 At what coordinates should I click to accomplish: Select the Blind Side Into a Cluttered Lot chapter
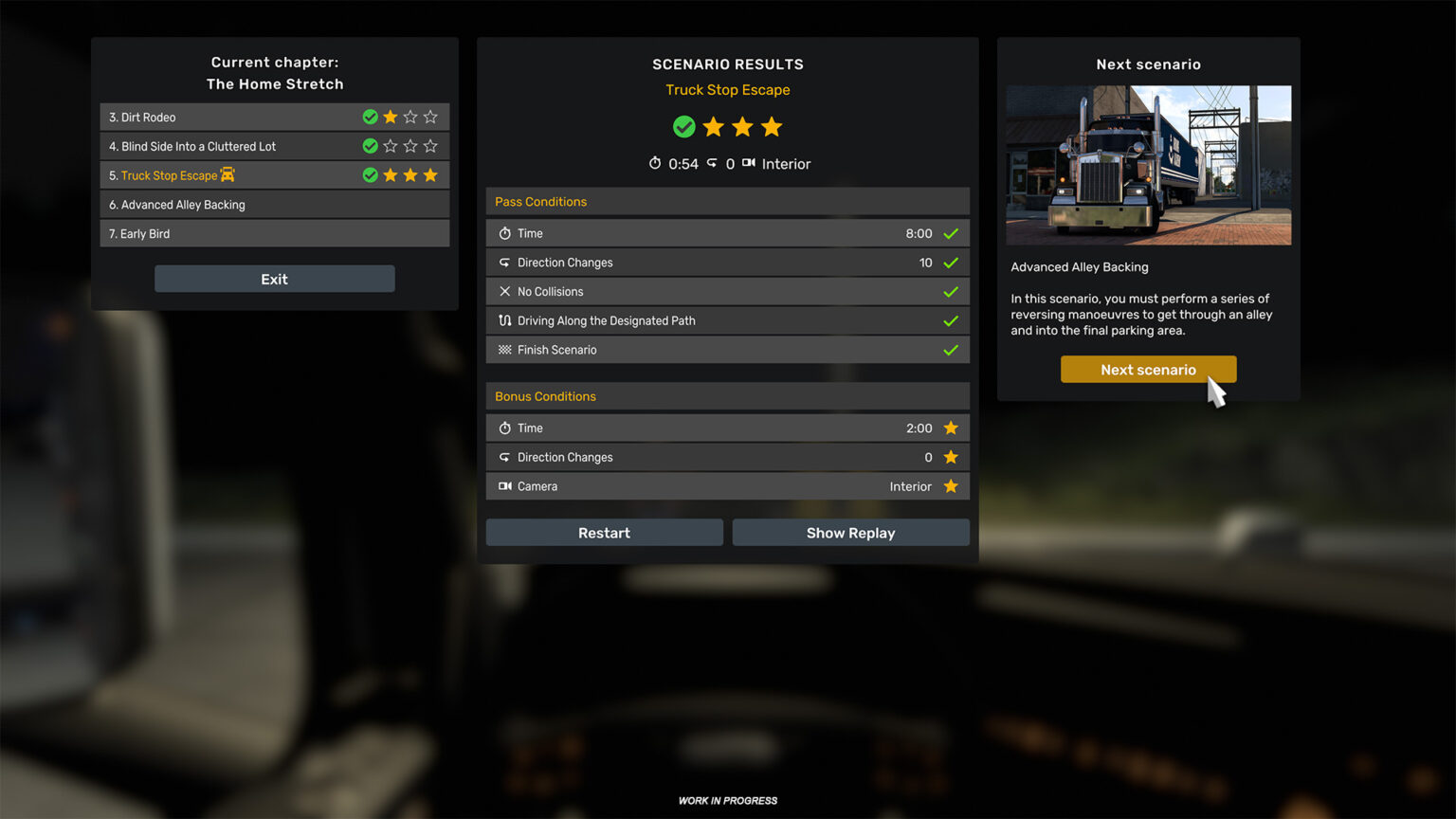(x=274, y=146)
